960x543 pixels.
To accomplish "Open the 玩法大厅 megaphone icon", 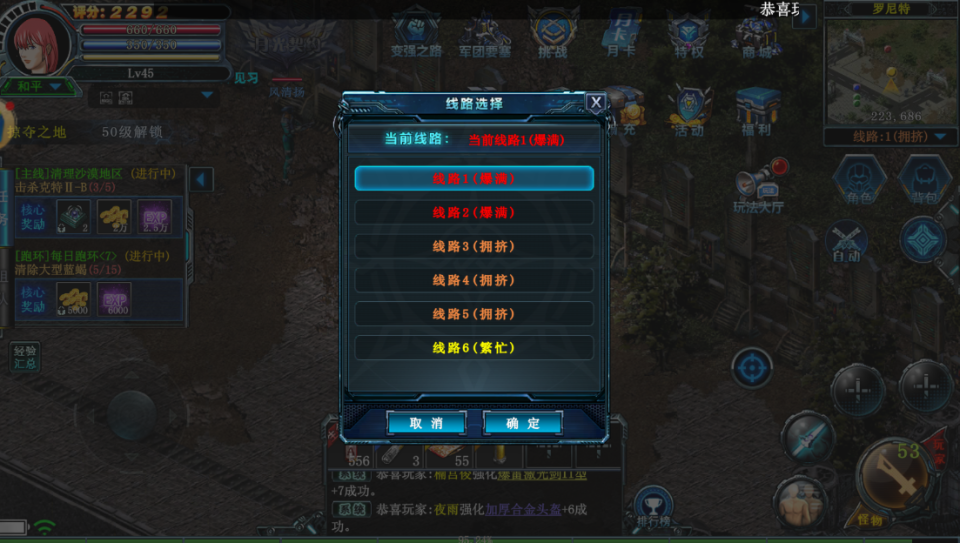I will 757,187.
